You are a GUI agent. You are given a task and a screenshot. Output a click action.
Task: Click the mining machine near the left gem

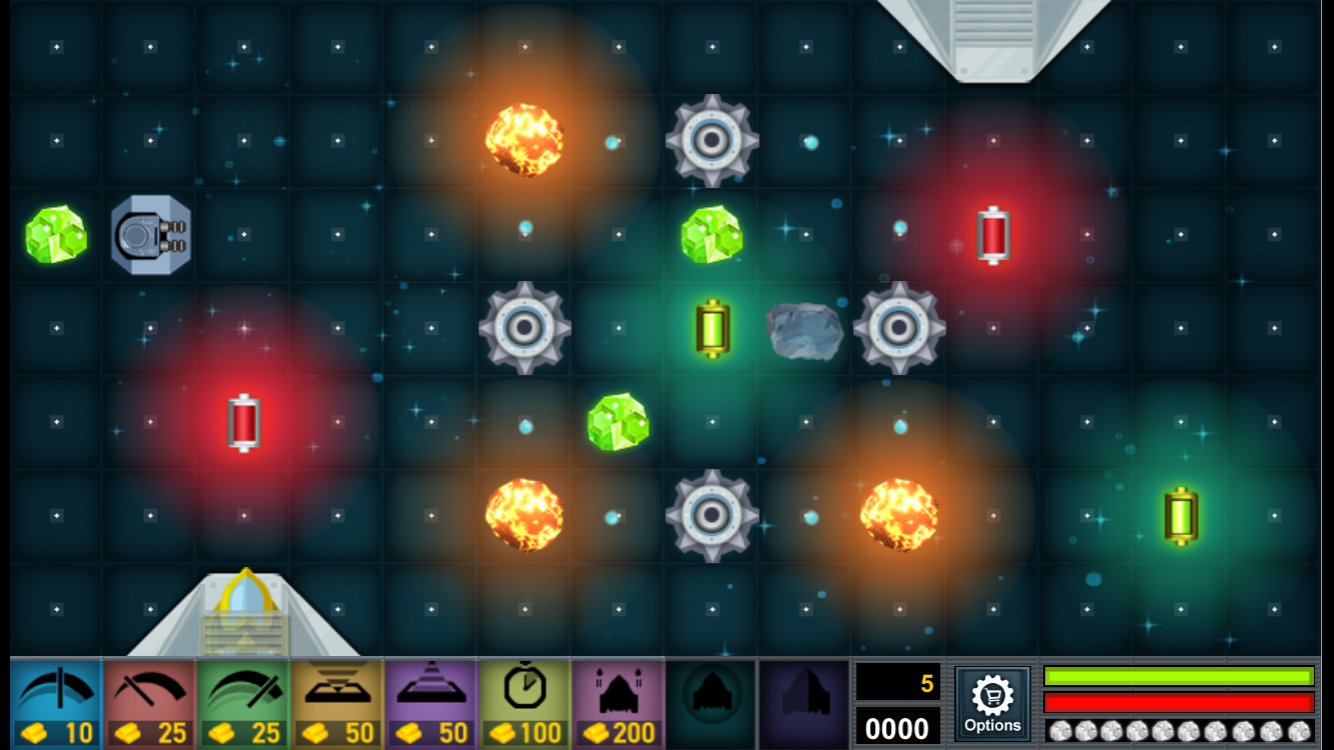150,234
